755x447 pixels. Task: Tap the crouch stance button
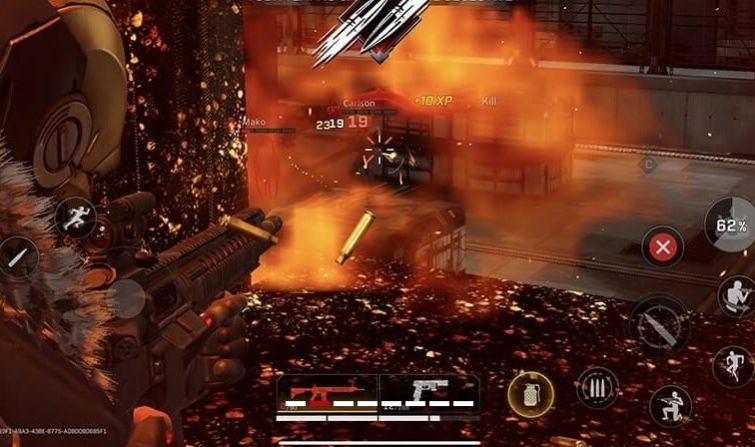click(669, 405)
